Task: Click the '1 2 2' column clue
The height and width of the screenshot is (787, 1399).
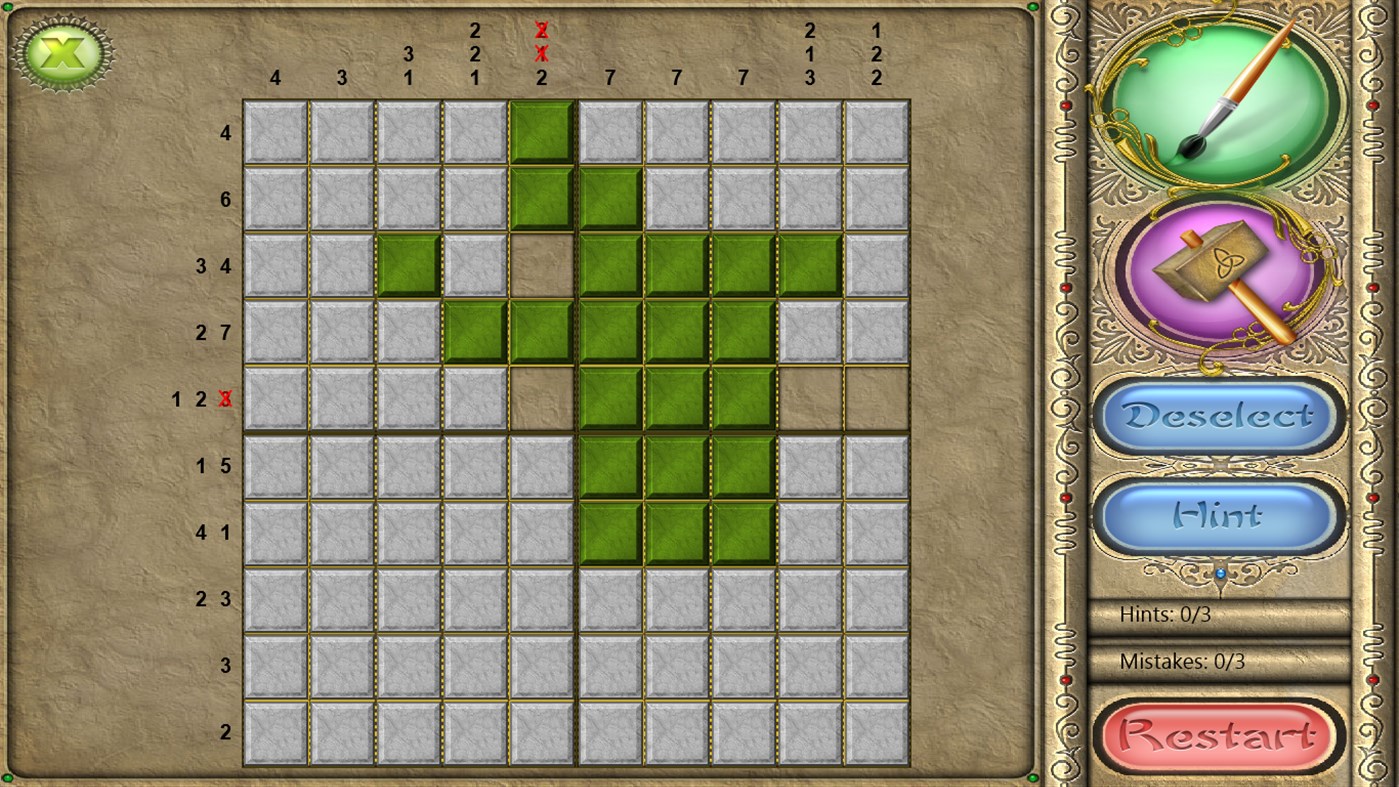Action: 876,52
